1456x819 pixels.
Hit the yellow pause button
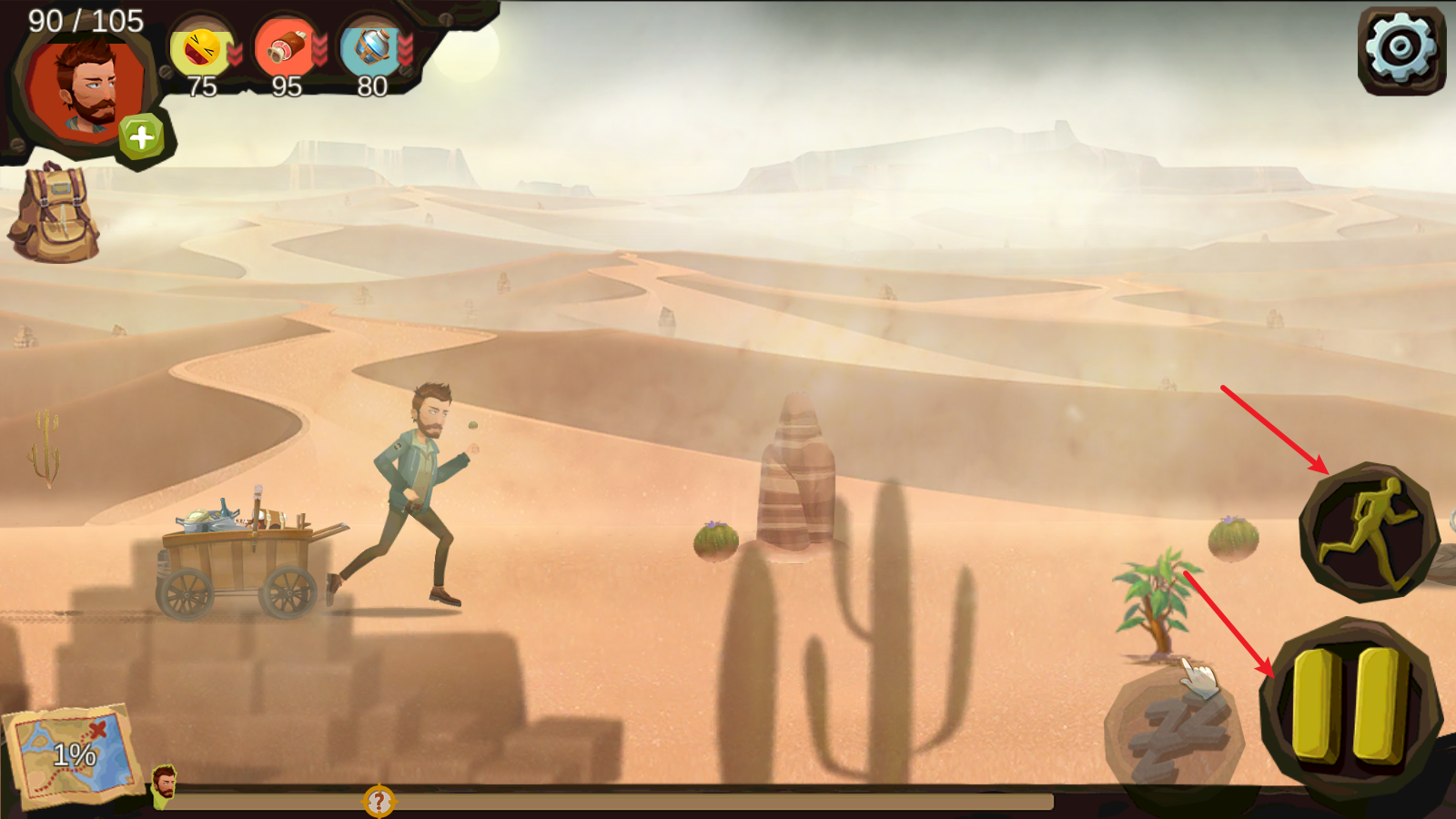(1349, 704)
